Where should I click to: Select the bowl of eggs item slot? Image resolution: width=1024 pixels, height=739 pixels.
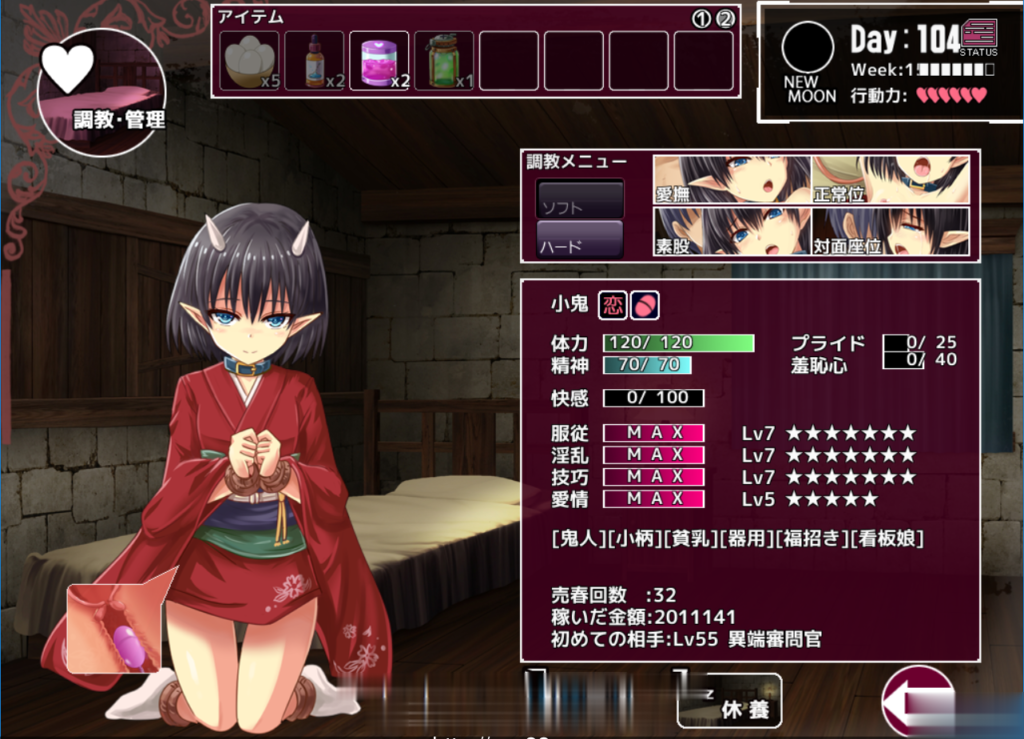point(249,61)
